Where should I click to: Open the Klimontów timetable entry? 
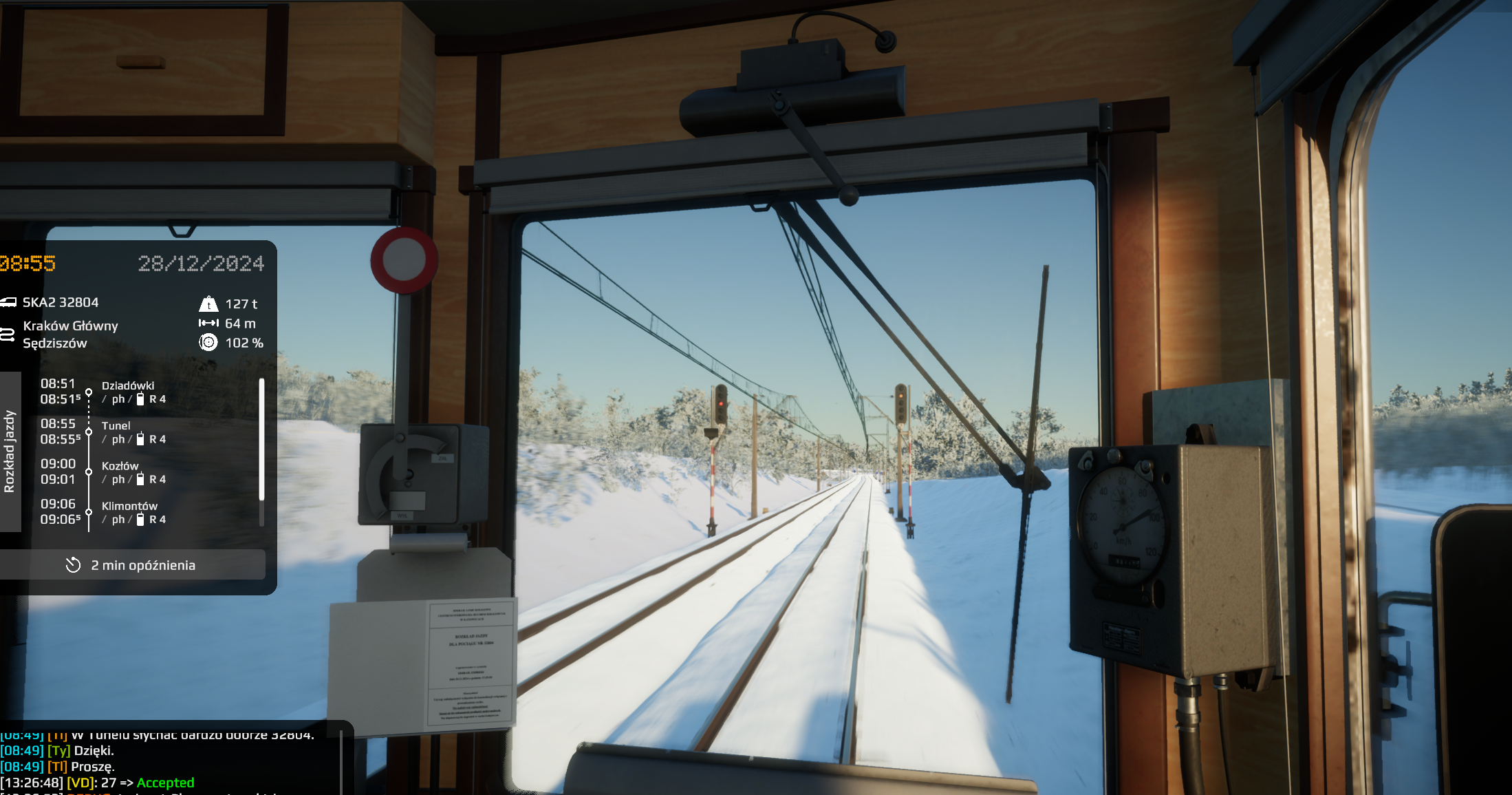coord(129,512)
